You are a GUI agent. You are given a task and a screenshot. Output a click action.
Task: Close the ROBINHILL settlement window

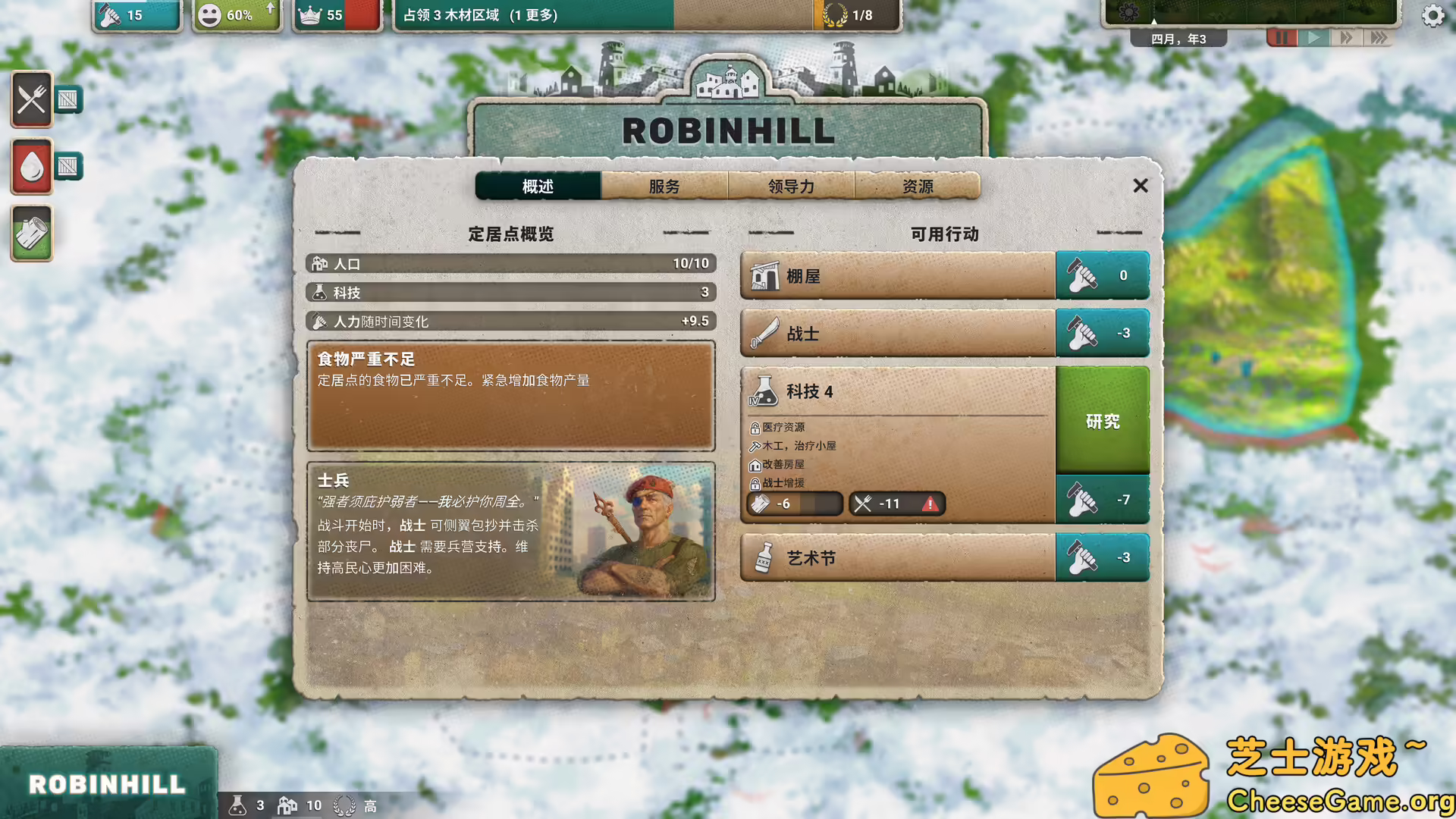coord(1141,185)
